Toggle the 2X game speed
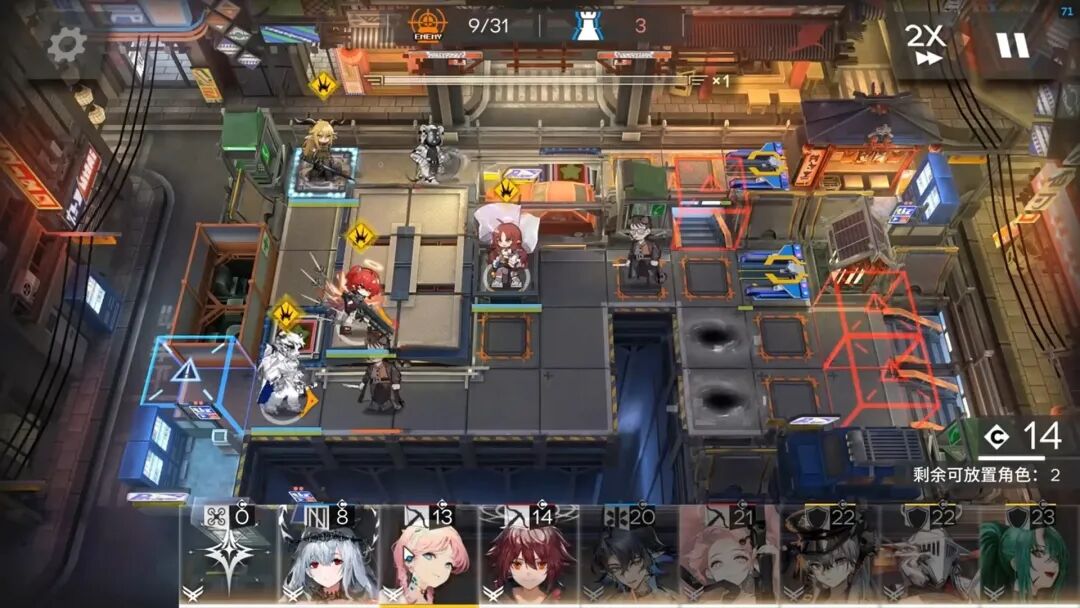Image resolution: width=1080 pixels, height=608 pixels. tap(925, 44)
